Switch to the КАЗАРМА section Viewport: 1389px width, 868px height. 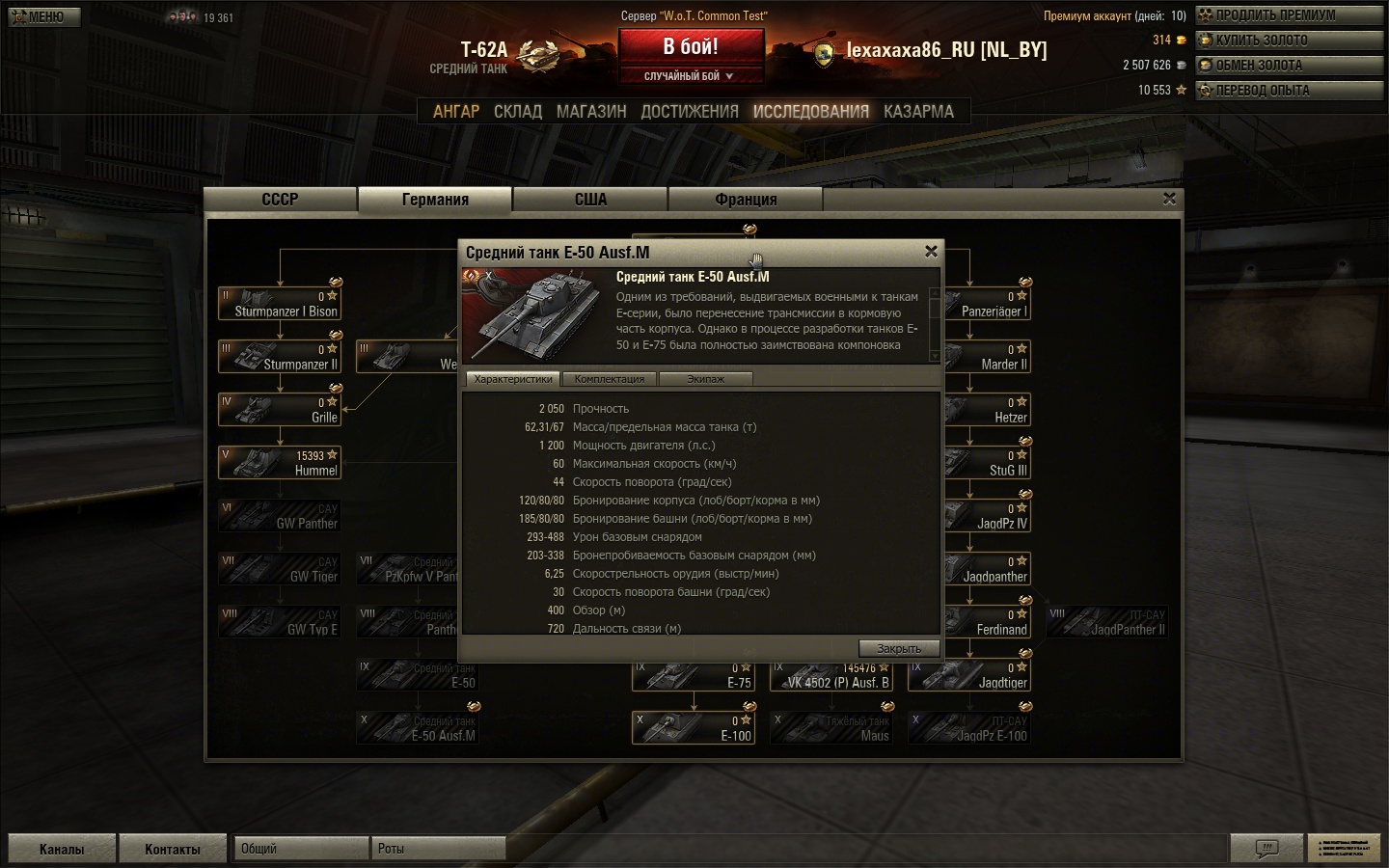918,112
